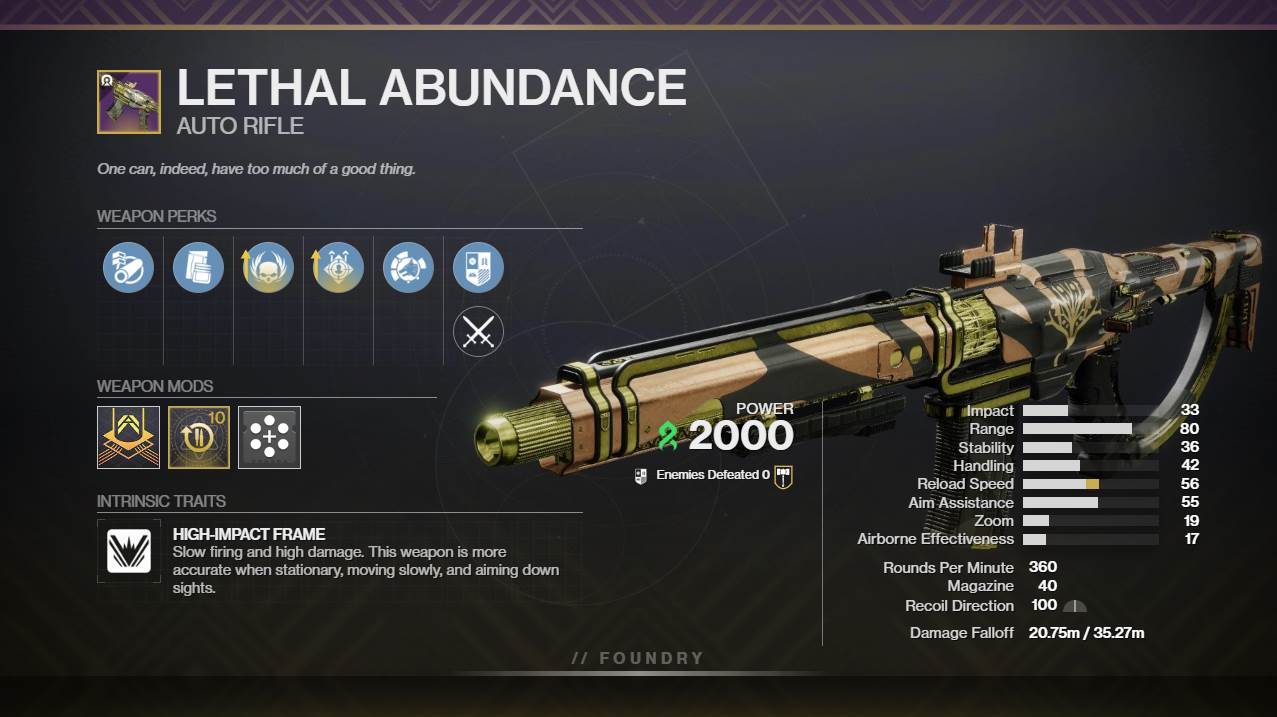Choose the enhanced skull-with-laurels perk
This screenshot has height=717, width=1277.
pos(268,267)
